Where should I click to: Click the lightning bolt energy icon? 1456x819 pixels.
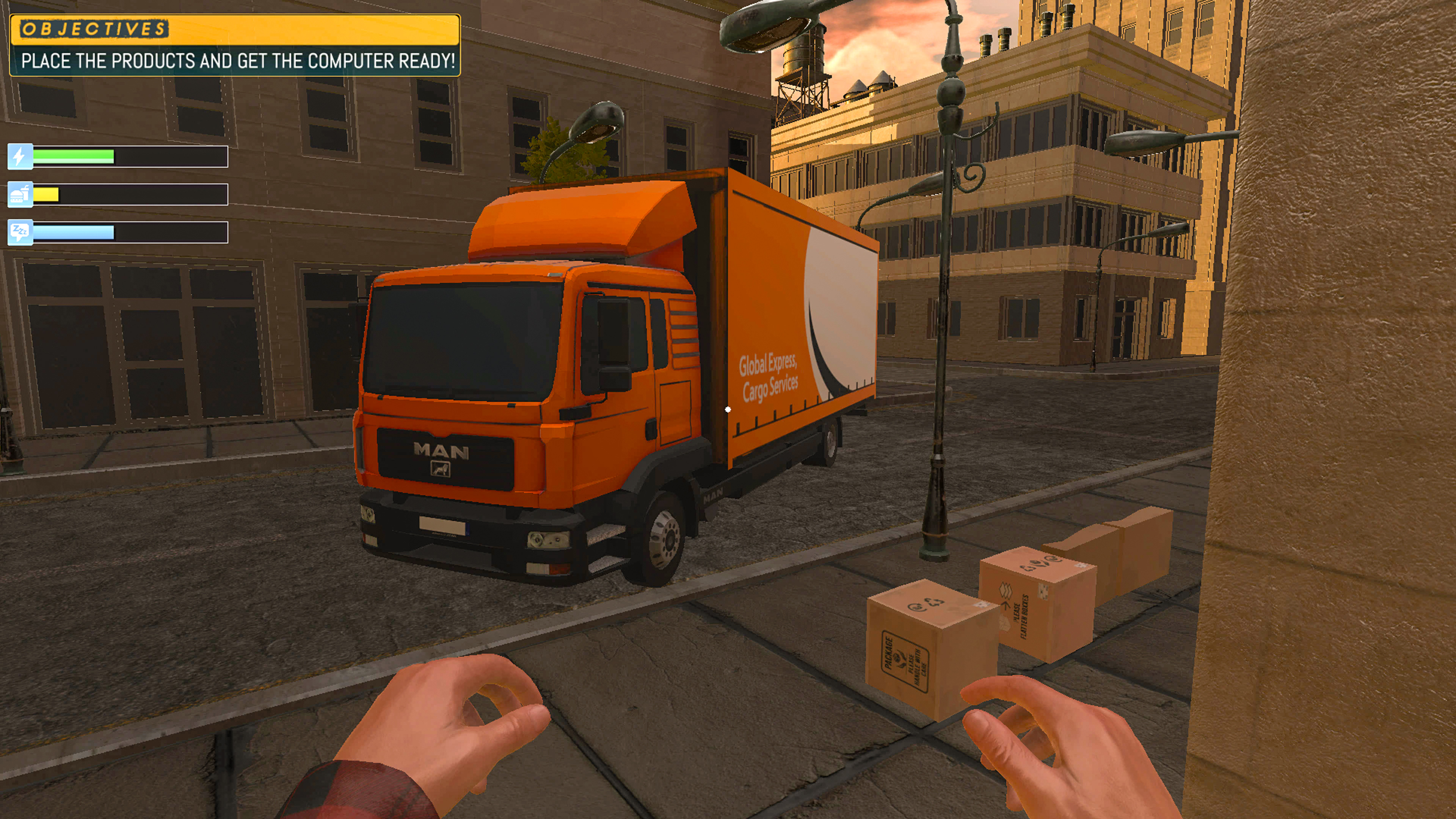[20, 157]
